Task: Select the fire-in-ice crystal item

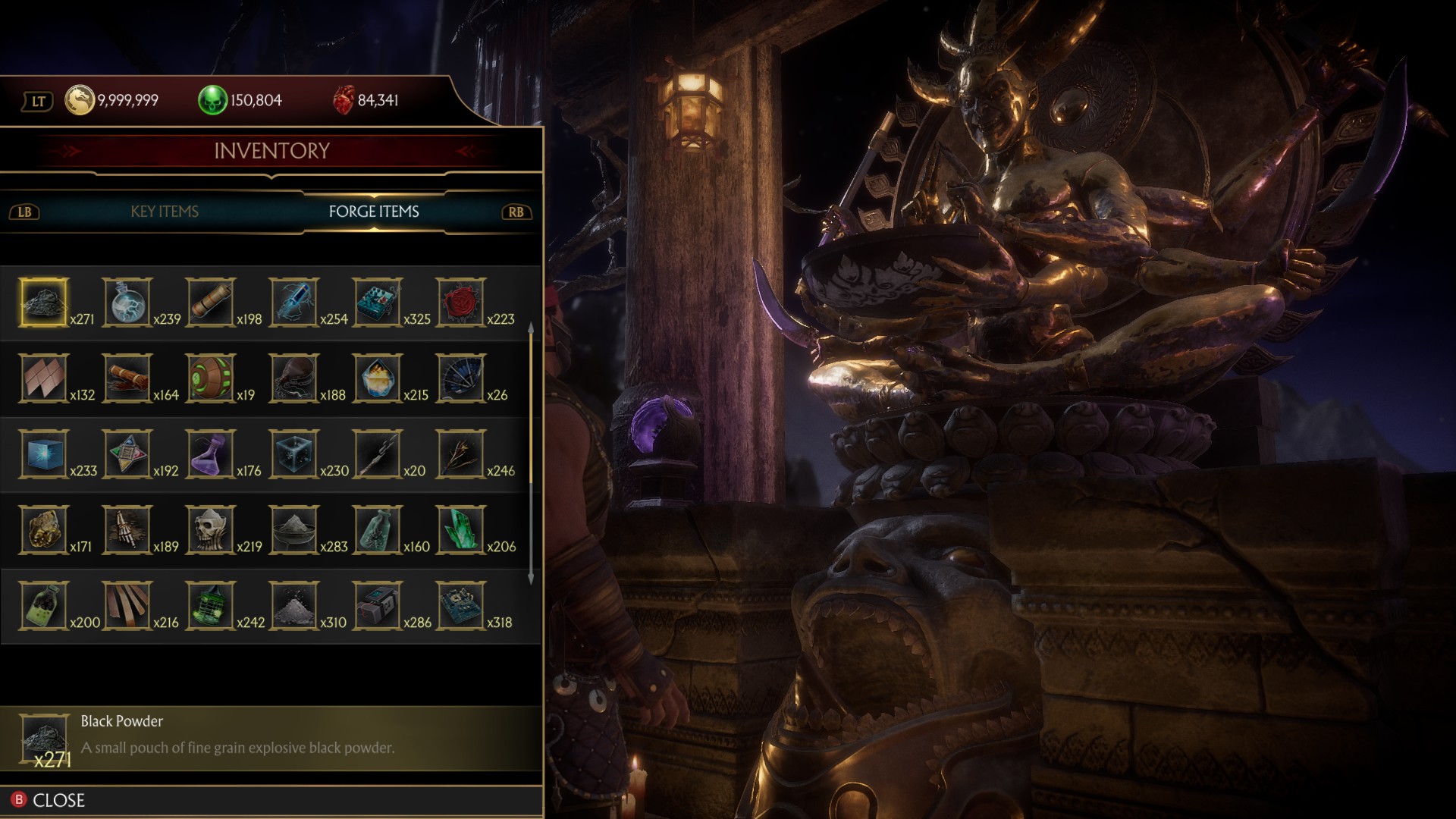Action: (x=377, y=378)
